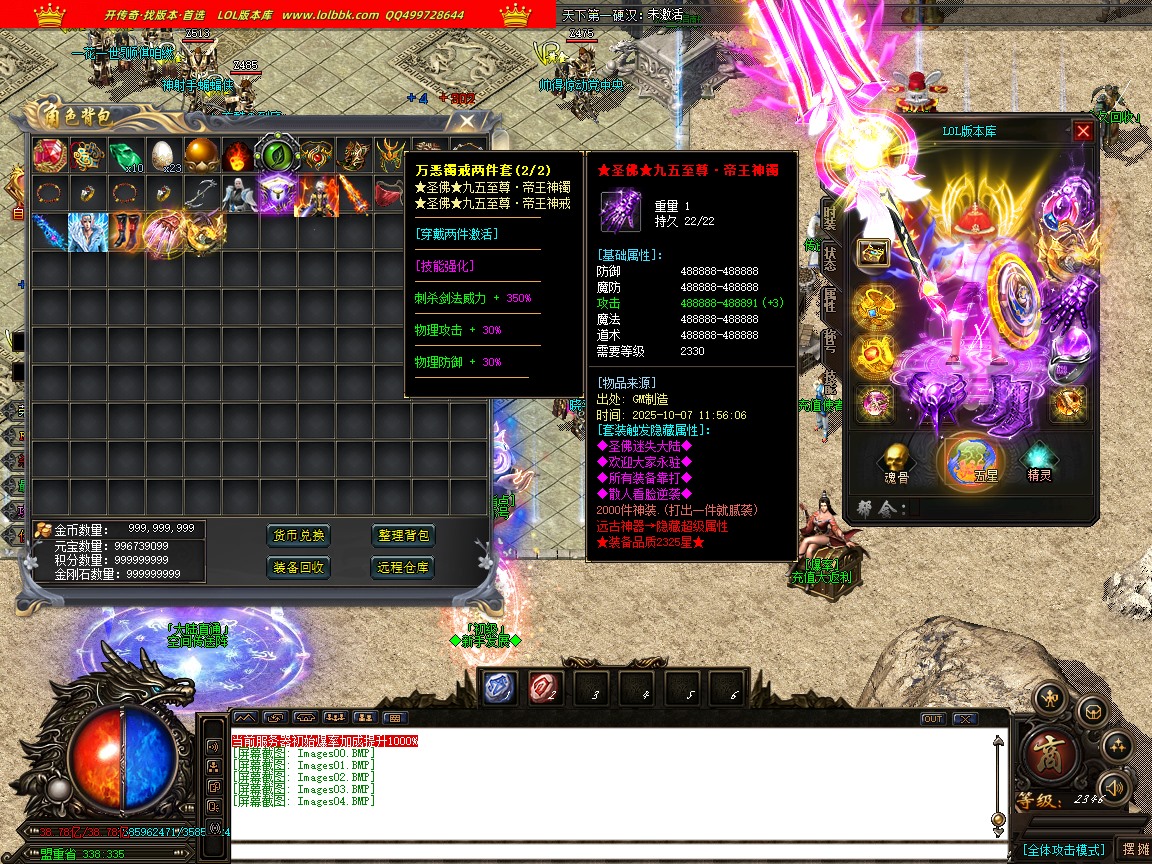Viewport: 1152px width, 864px height.
Task: Activate the blue skill in hotbar slot 1
Action: 500,687
